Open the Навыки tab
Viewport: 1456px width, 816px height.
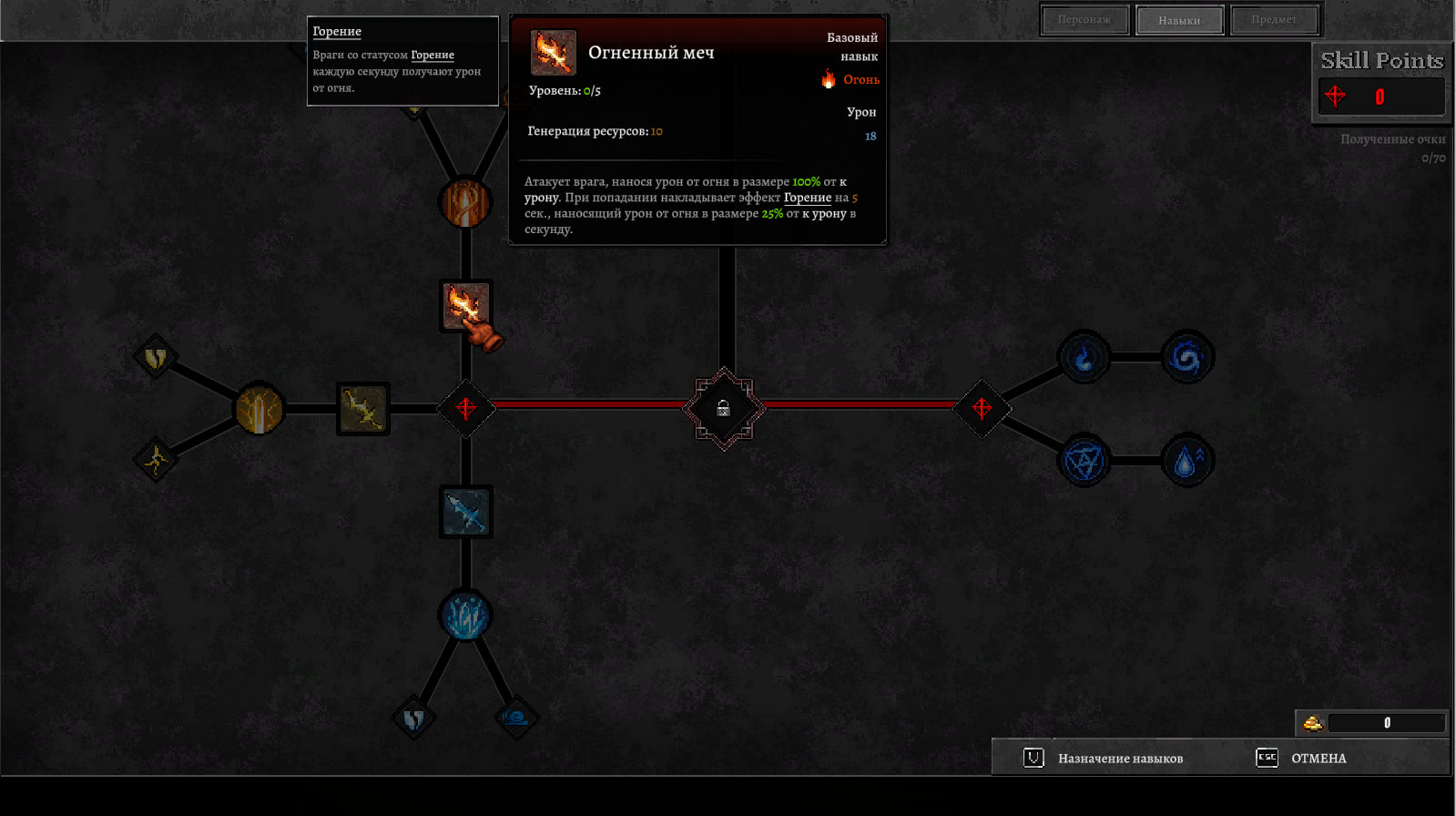click(1179, 20)
